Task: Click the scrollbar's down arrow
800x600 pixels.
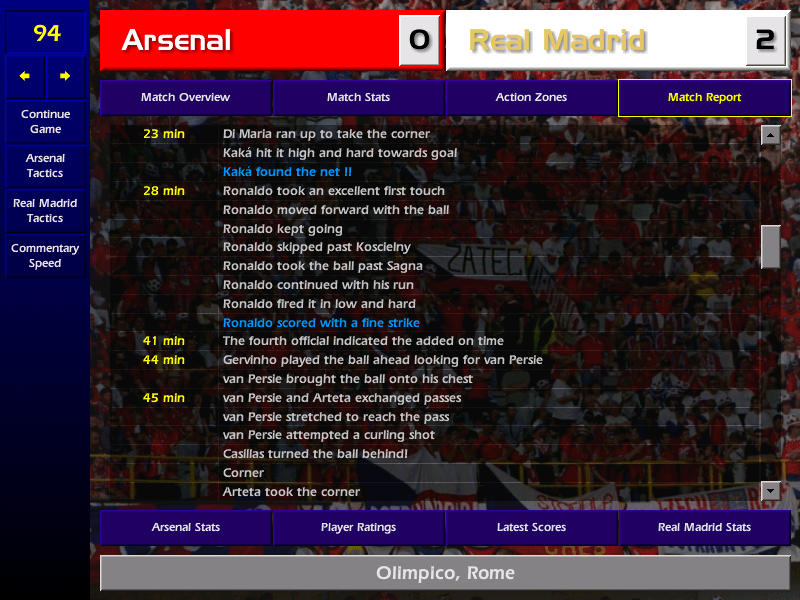Action: [770, 490]
